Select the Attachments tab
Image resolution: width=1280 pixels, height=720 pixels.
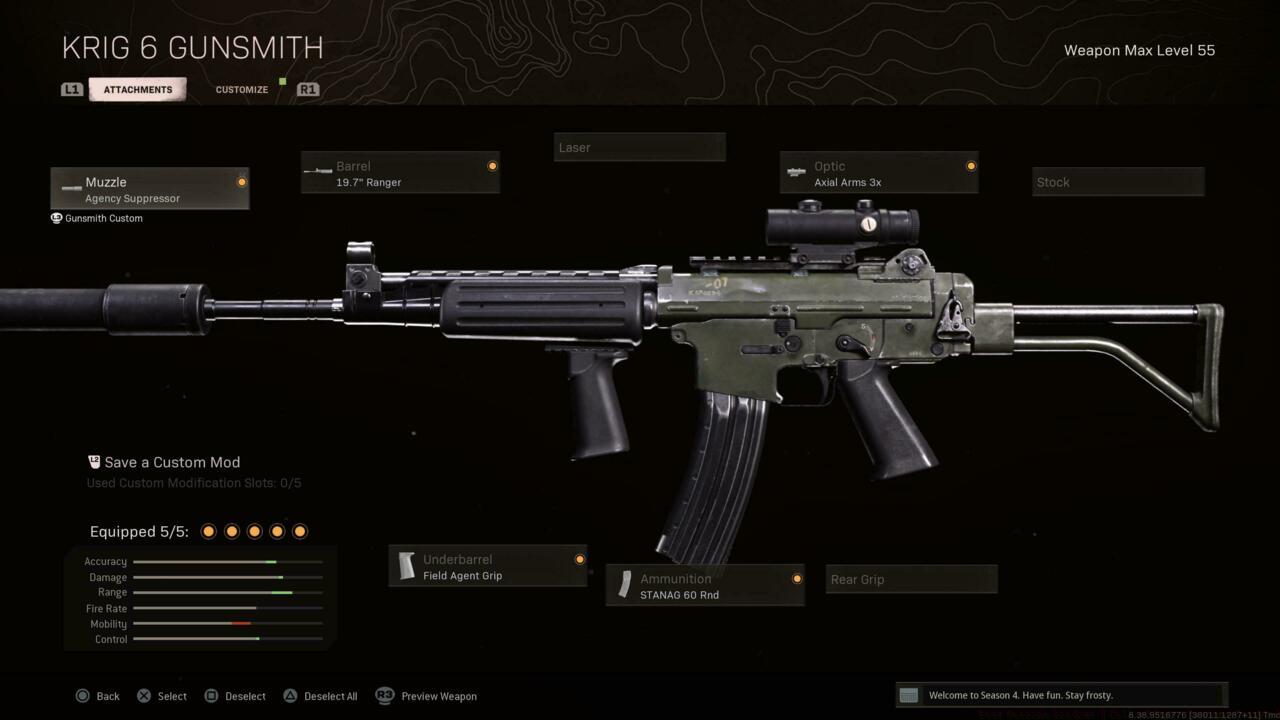pos(137,89)
